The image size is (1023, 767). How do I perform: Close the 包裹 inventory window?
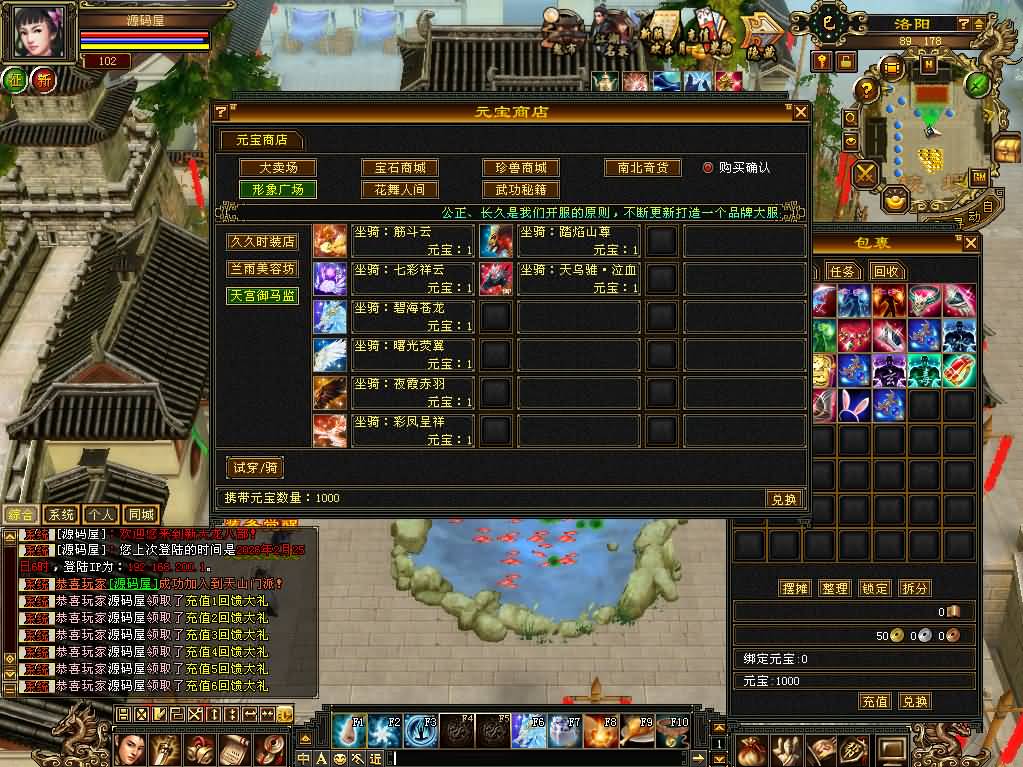coord(970,243)
